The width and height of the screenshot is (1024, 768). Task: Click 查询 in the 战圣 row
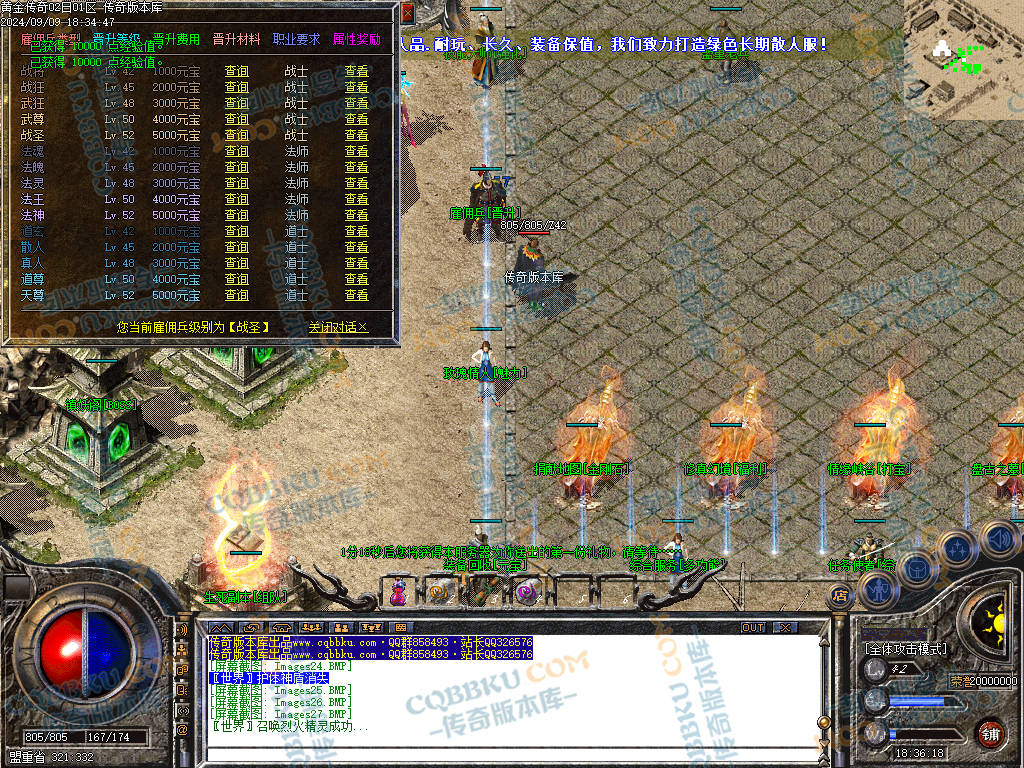click(x=237, y=135)
